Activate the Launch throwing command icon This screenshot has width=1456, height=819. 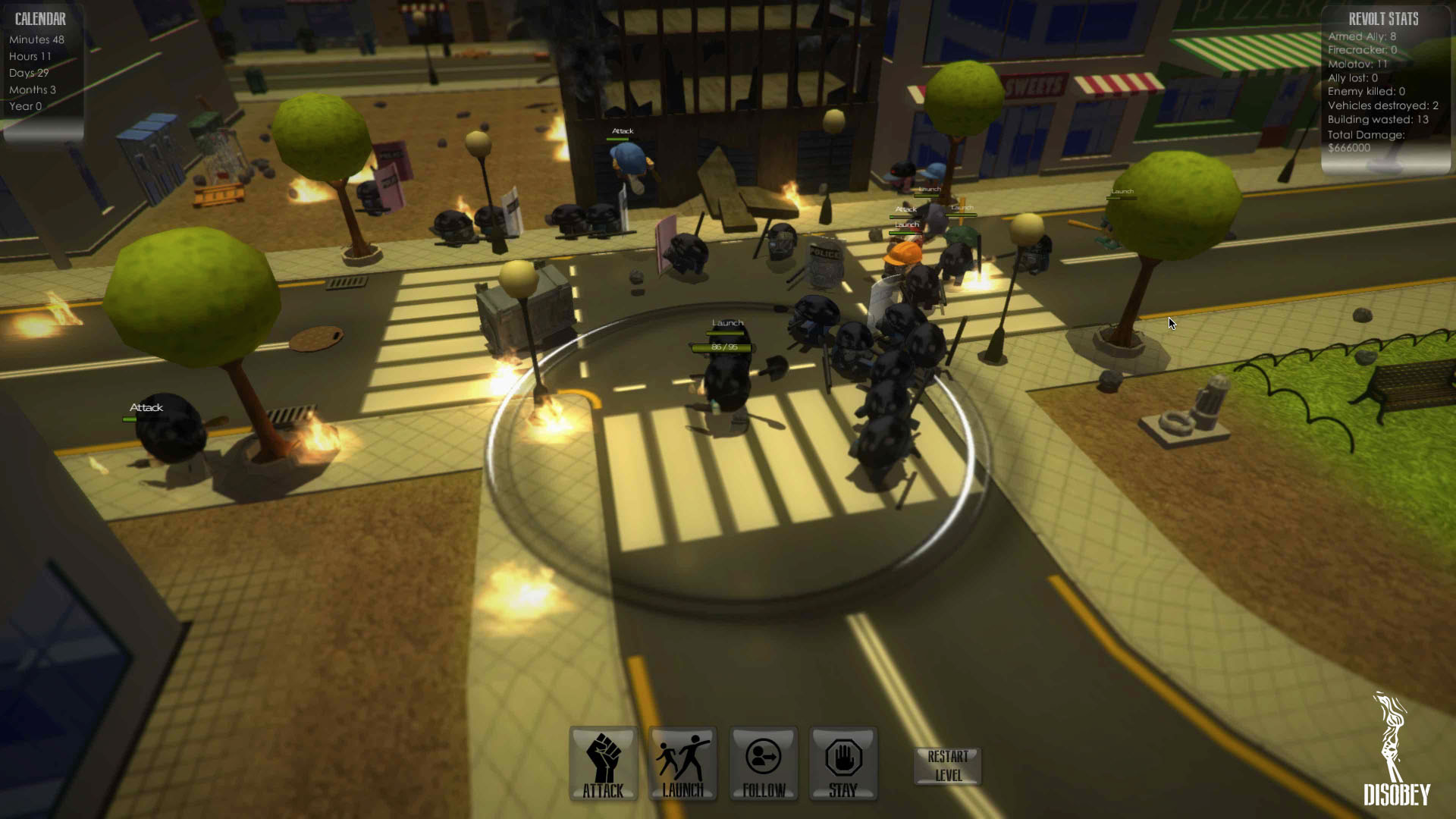point(682,762)
